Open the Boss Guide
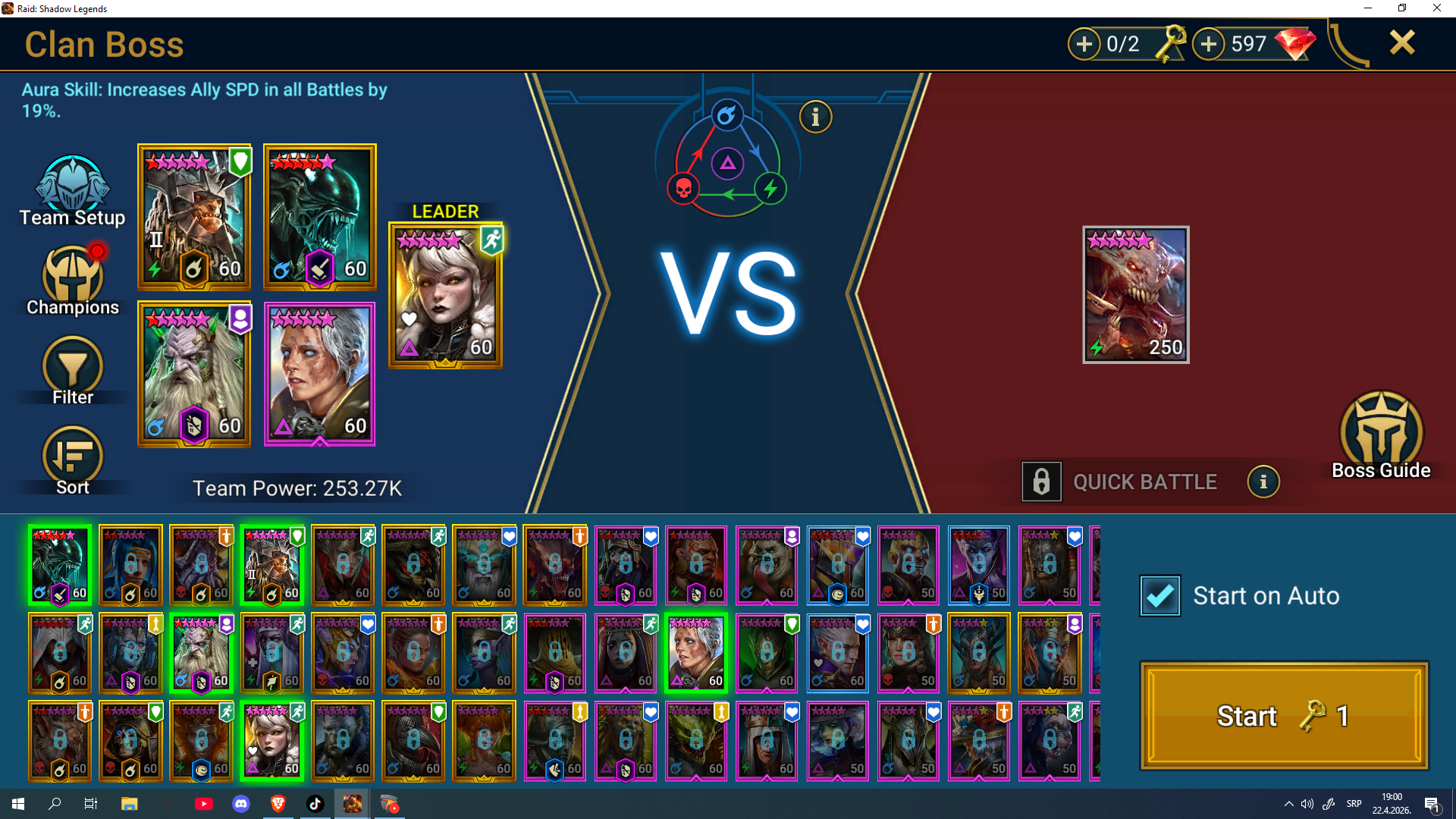 [x=1381, y=436]
